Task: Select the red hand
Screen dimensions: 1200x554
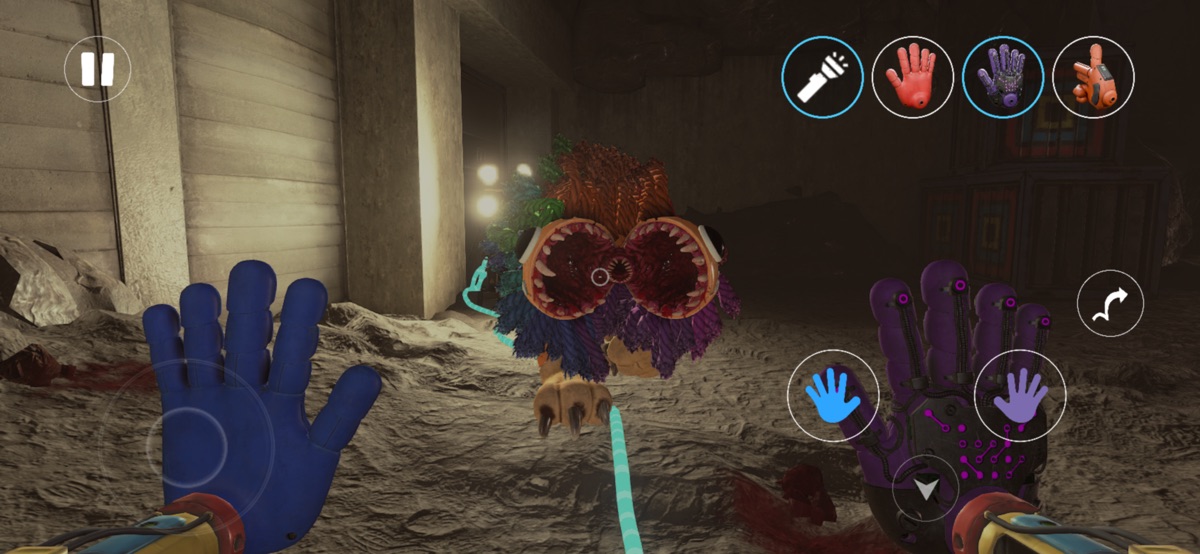Action: coord(912,77)
